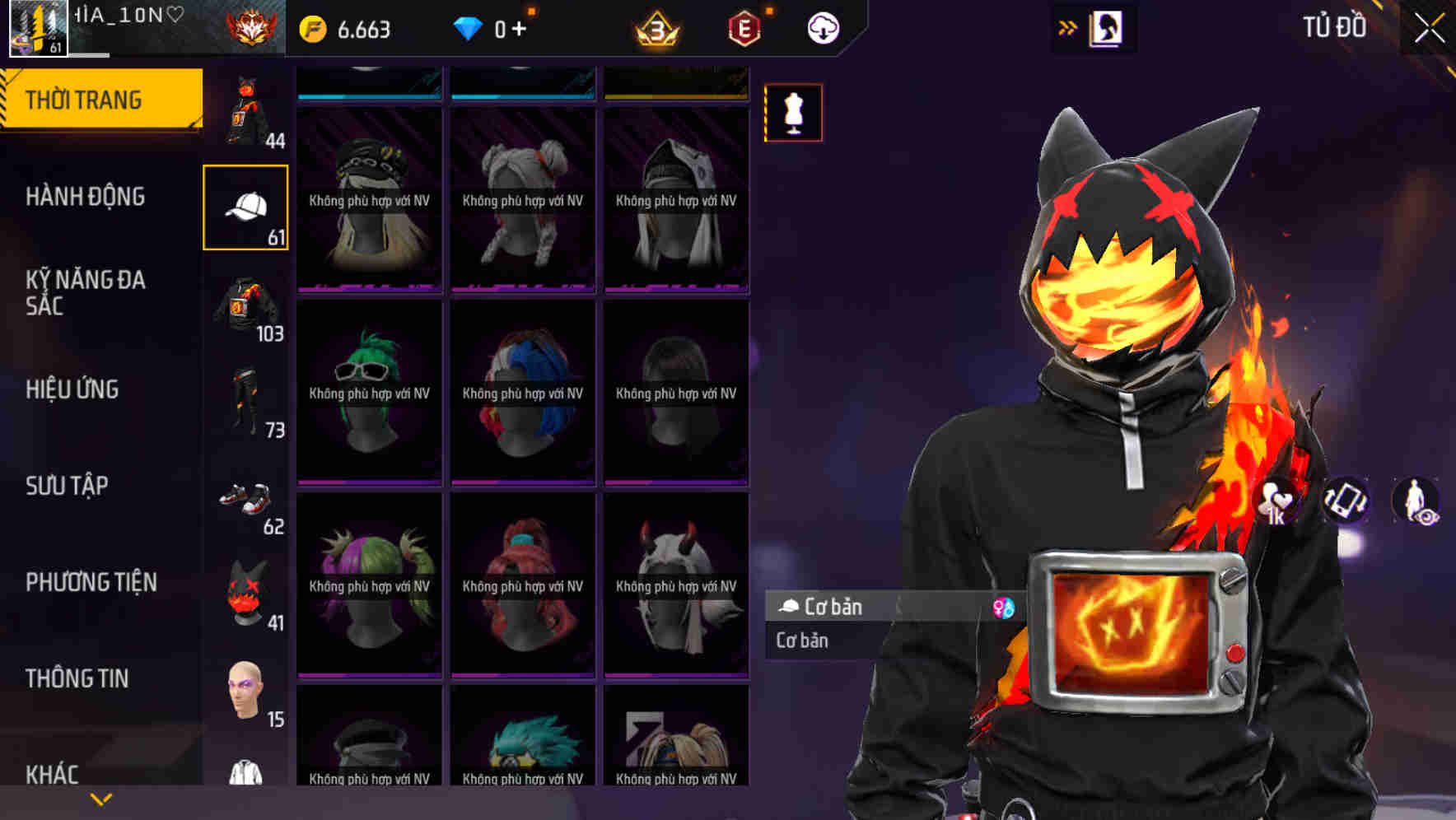Screen dimensions: 1456x820
Task: Select the white devil-horns hair thumbnail
Action: click(675, 585)
